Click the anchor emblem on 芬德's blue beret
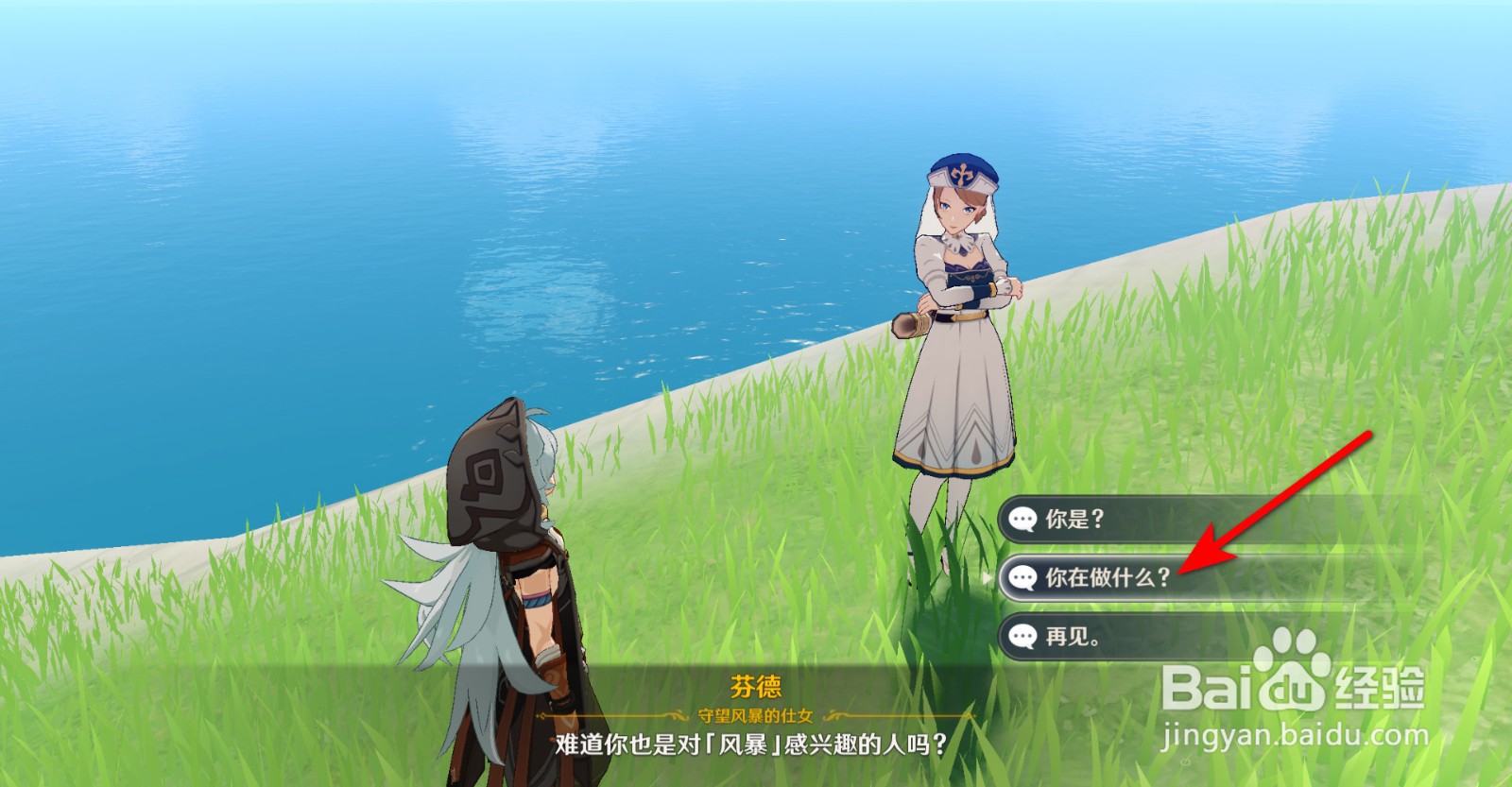 pyautogui.click(x=962, y=174)
